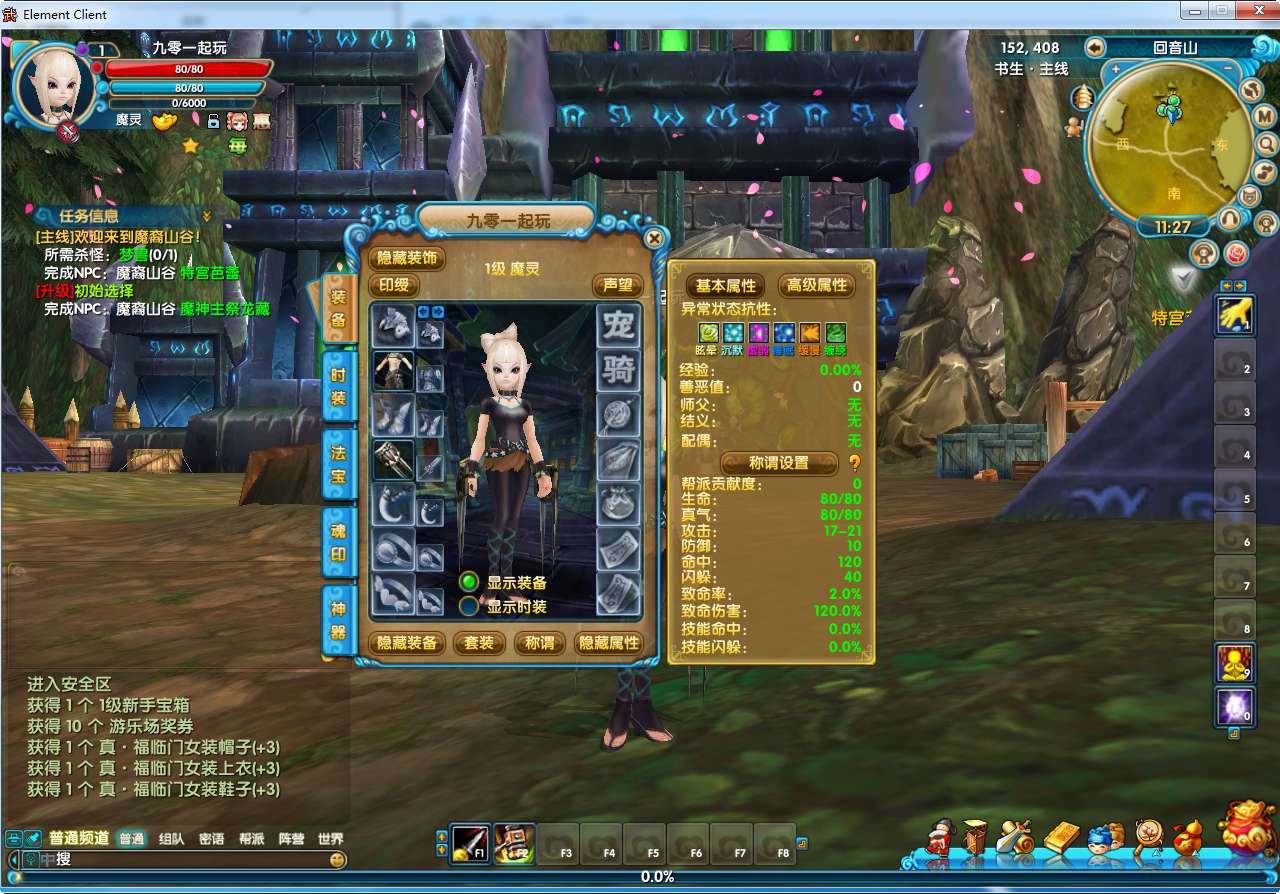The height and width of the screenshot is (894, 1280).
Task: Click the 套装 set button
Action: coord(479,643)
